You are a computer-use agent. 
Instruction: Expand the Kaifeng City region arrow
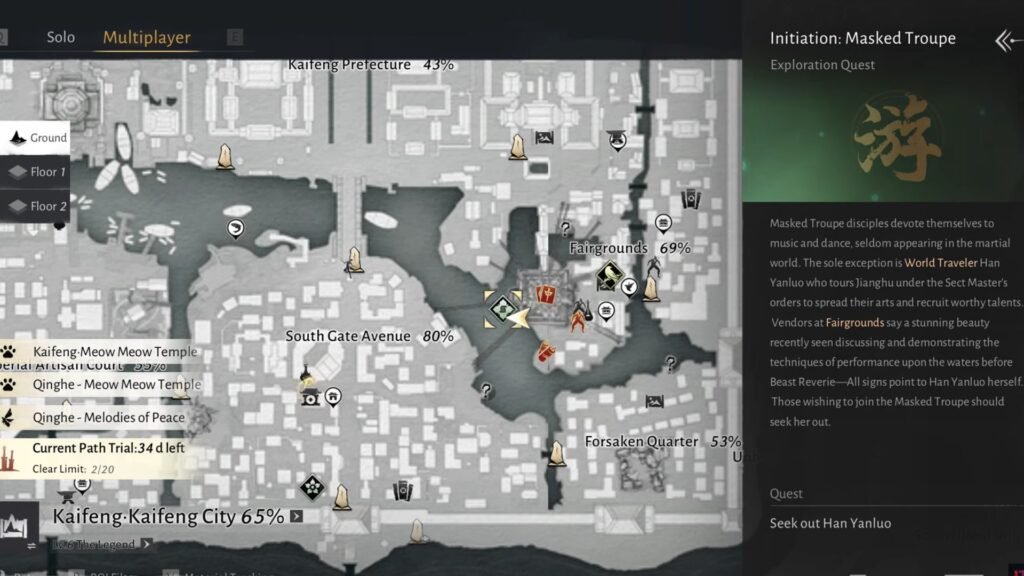[x=296, y=517]
